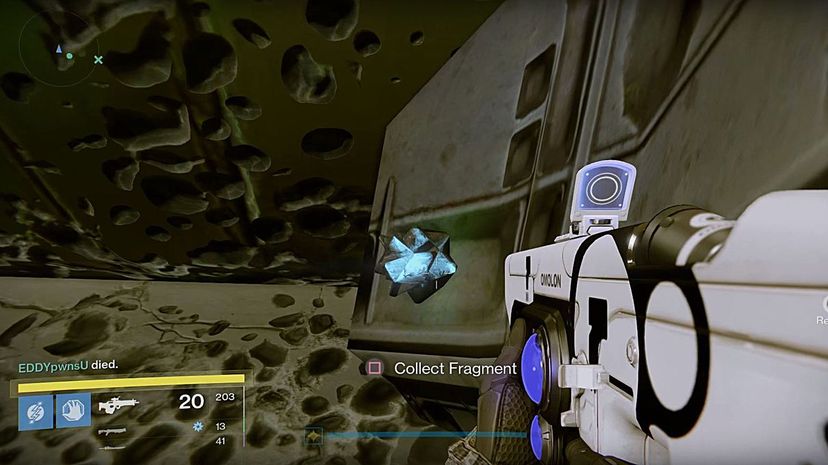Select the primary rifle weapon icon
This screenshot has width=828, height=465.
point(117,406)
